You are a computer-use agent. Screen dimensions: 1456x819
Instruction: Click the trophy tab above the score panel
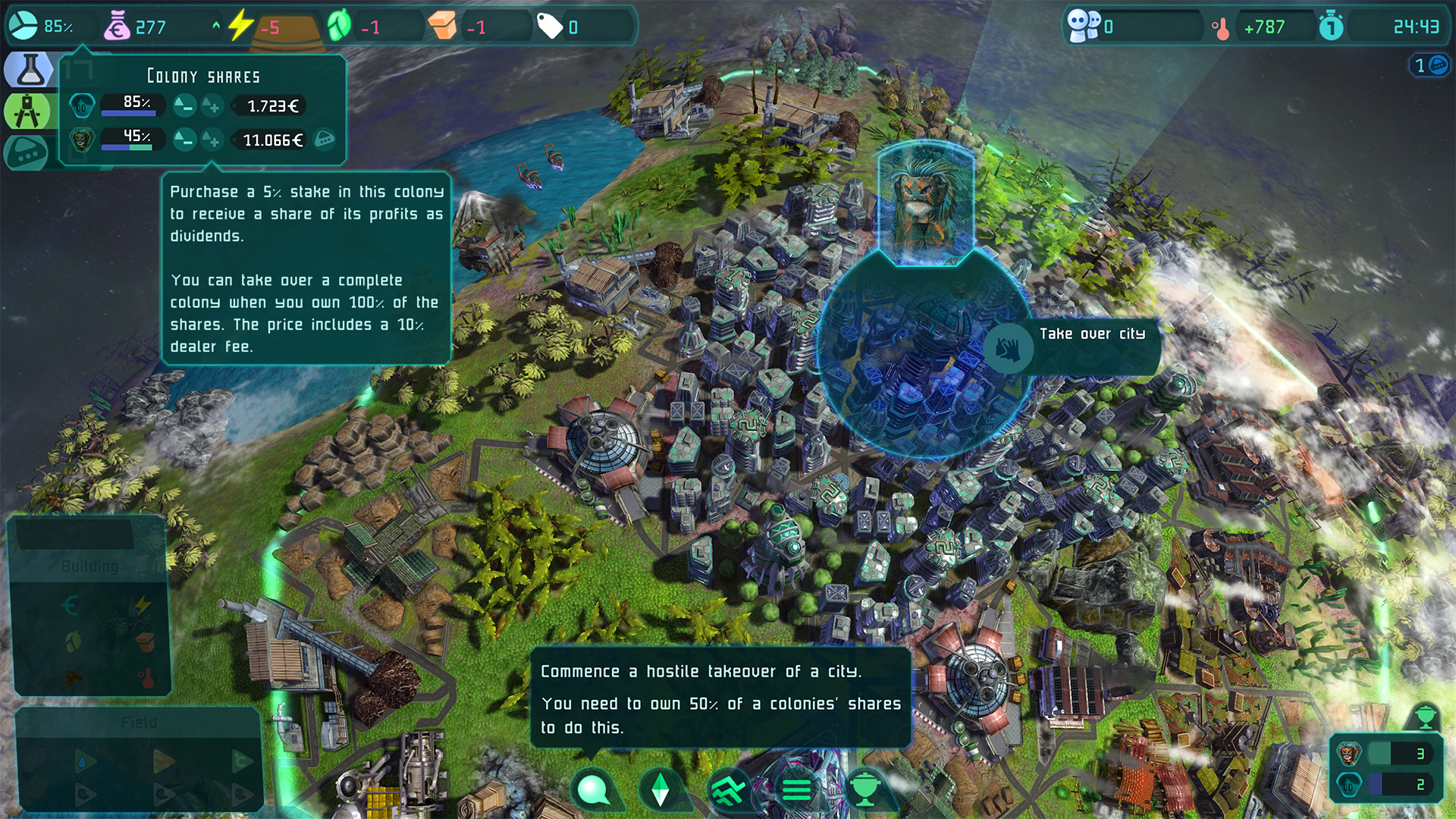(1425, 717)
